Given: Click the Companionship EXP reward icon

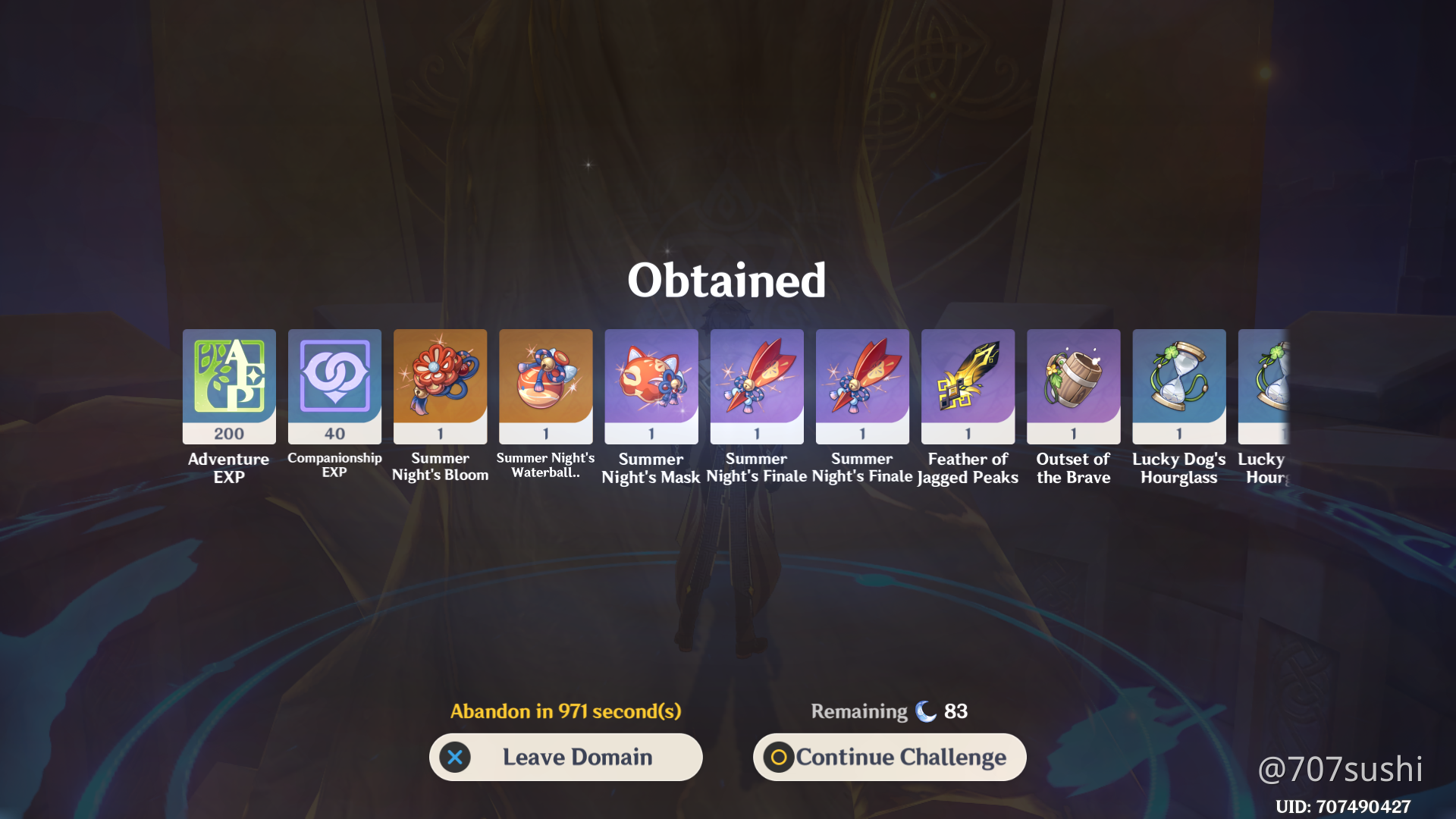Looking at the screenshot, I should coord(334,386).
